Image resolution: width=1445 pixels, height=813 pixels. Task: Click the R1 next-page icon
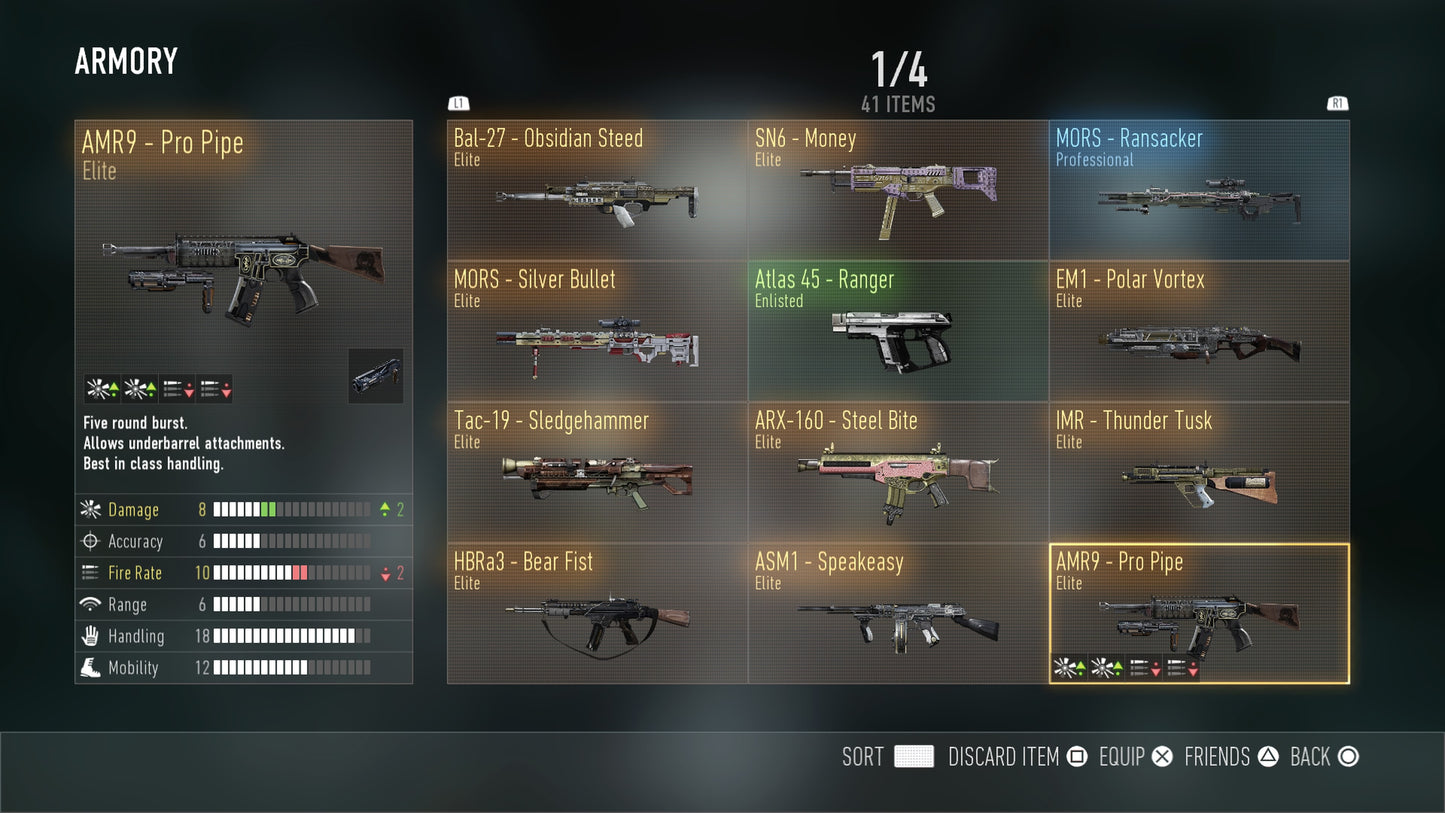coord(1337,103)
